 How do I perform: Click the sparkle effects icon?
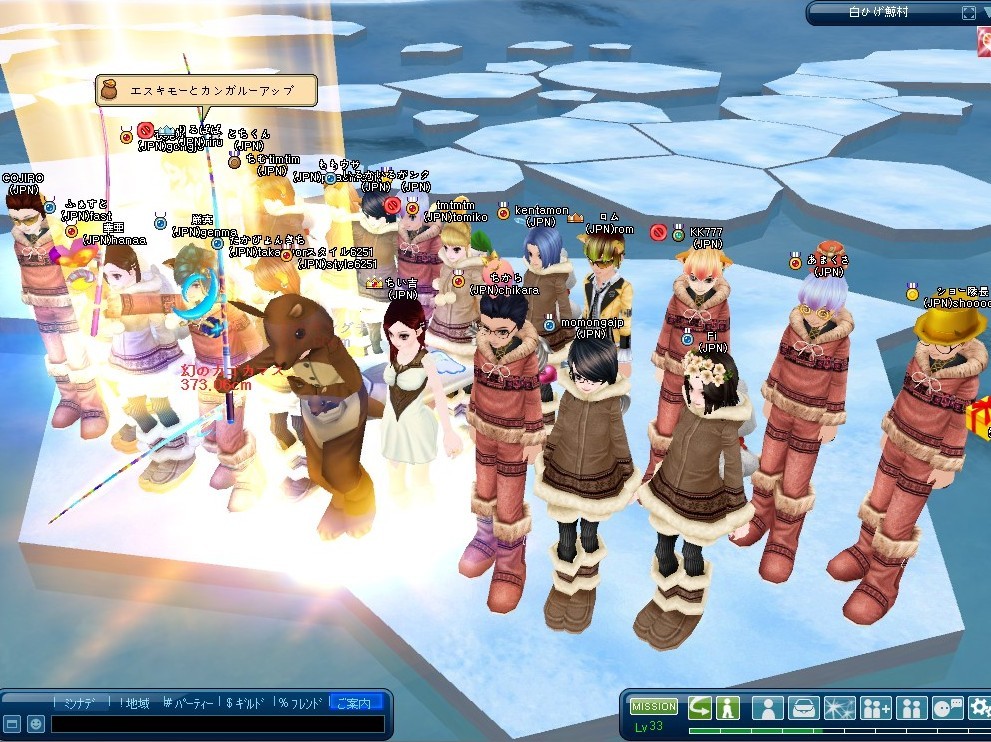point(840,709)
